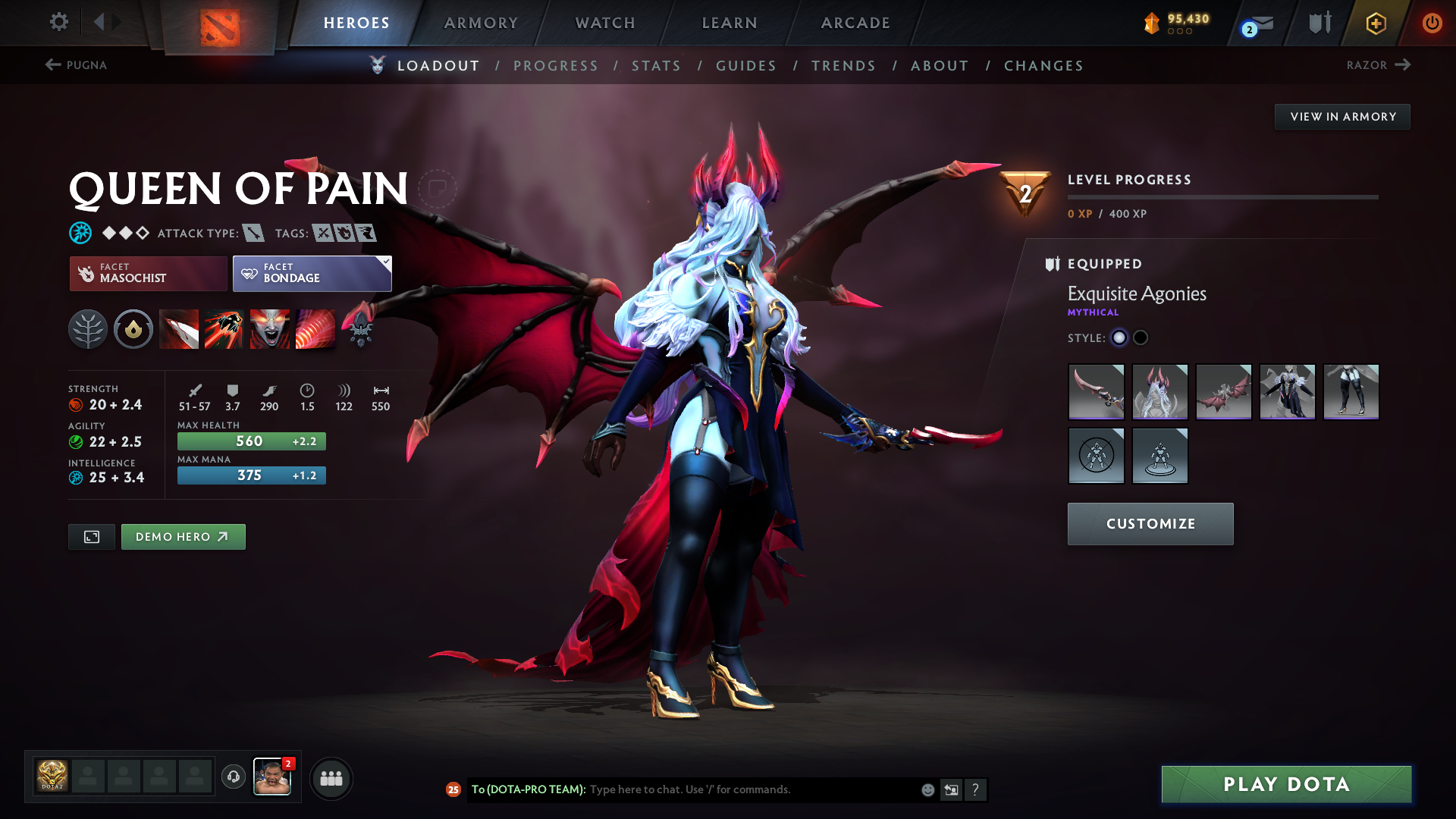Go to the Learn tab
The height and width of the screenshot is (819, 1456).
(x=730, y=23)
